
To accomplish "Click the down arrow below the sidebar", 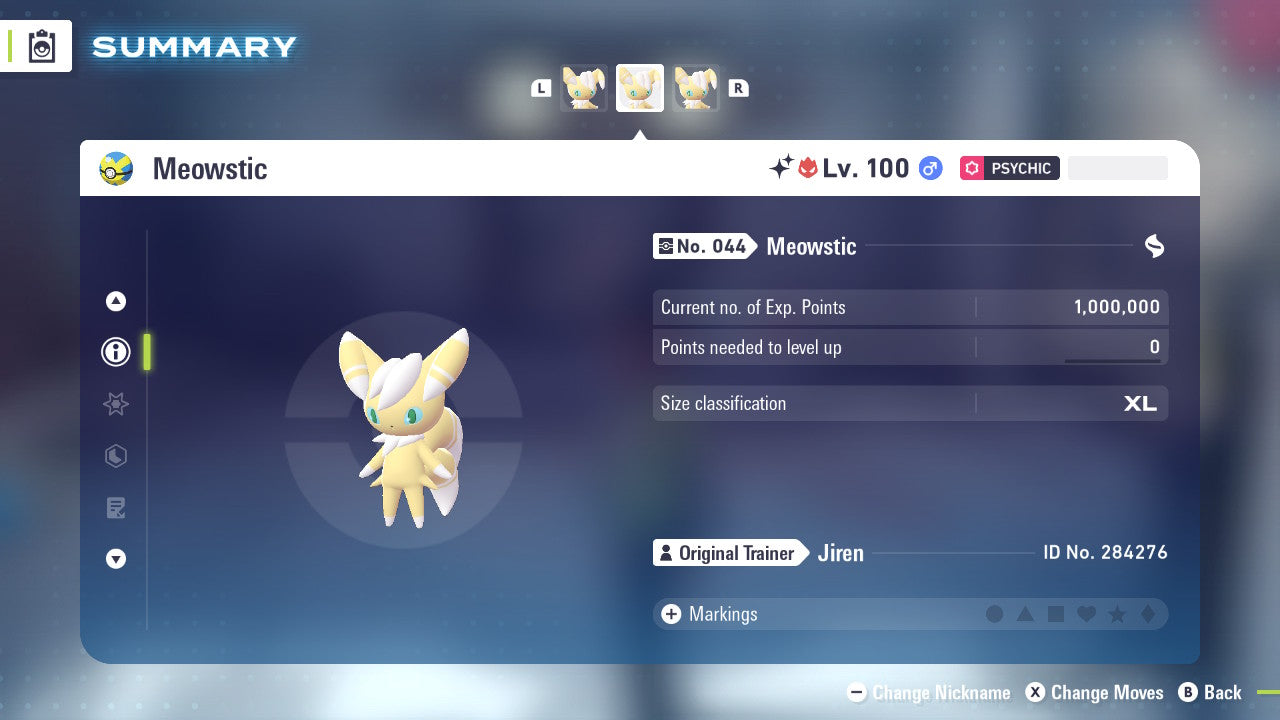I will (x=115, y=560).
